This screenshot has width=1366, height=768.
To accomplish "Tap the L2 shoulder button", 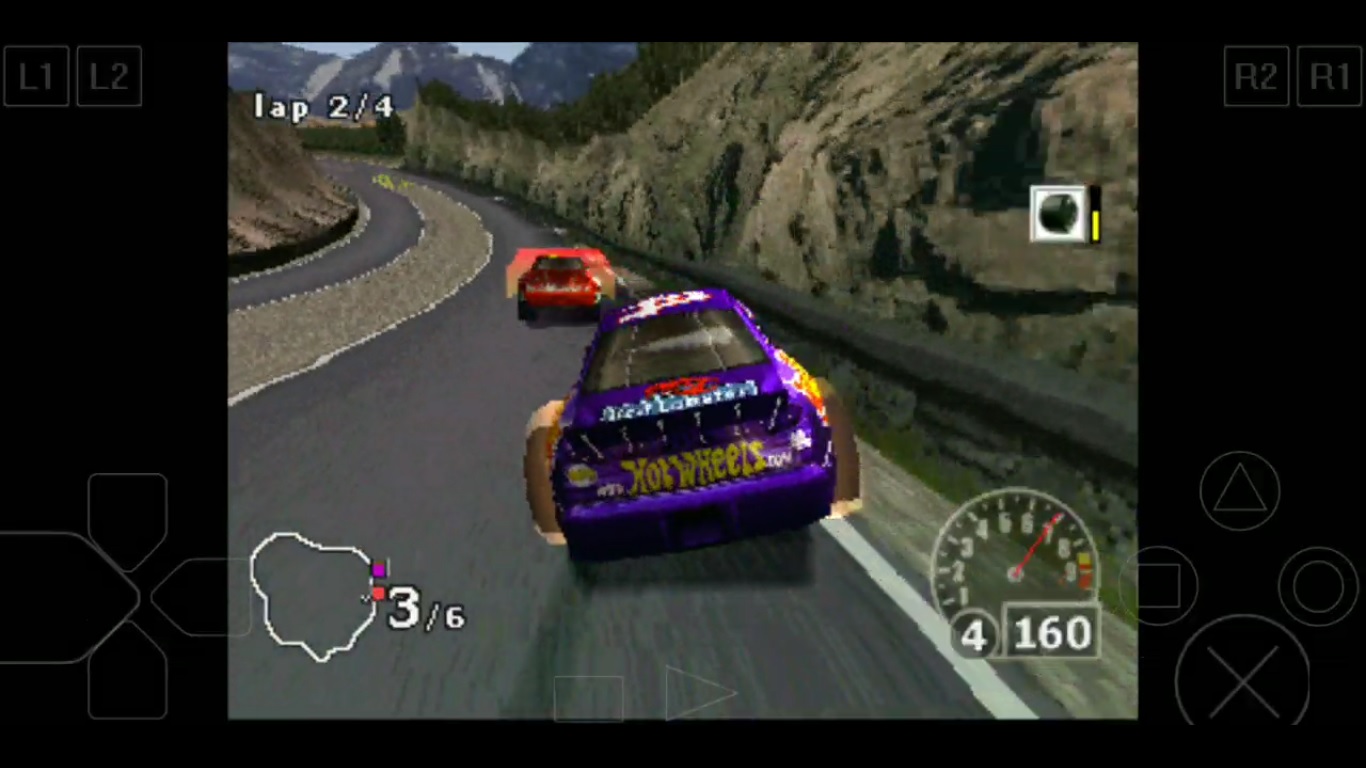I will point(109,76).
